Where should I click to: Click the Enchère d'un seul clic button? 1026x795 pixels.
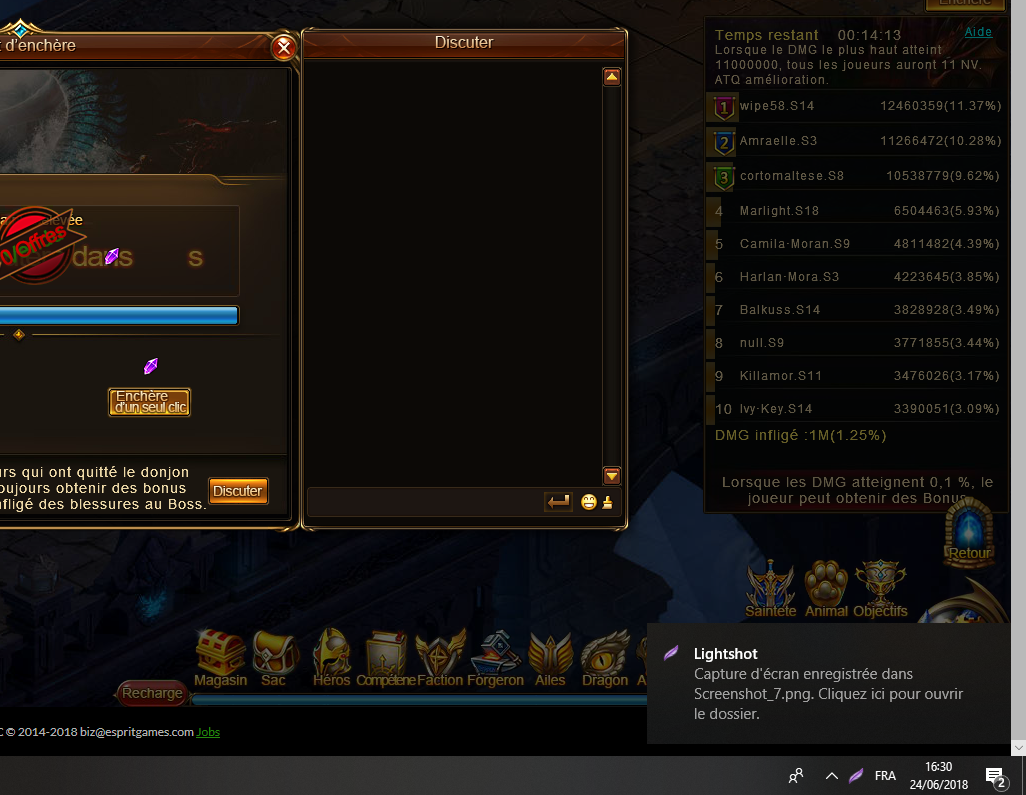tap(149, 402)
